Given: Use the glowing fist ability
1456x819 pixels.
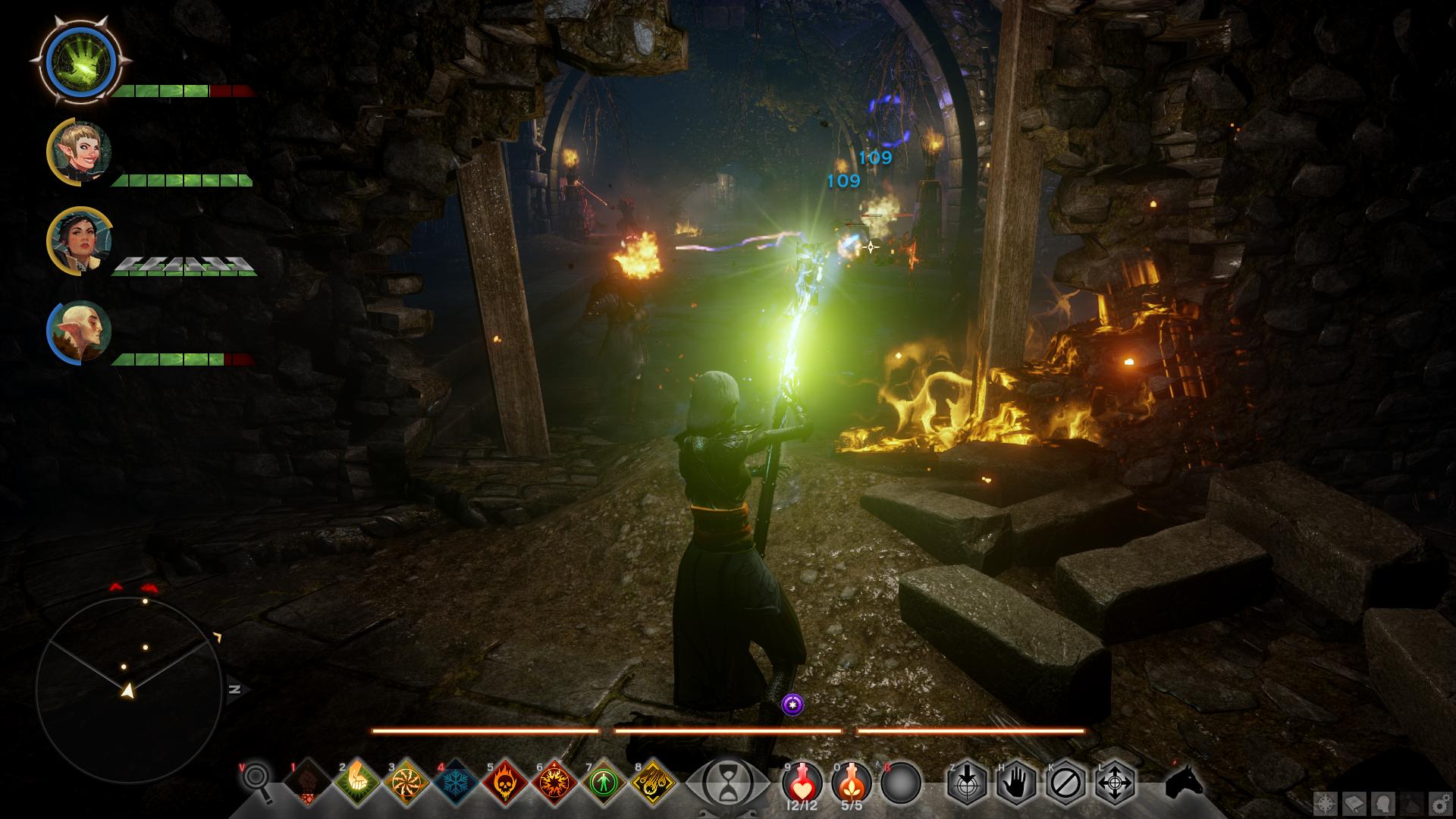Looking at the screenshot, I should (x=357, y=782).
